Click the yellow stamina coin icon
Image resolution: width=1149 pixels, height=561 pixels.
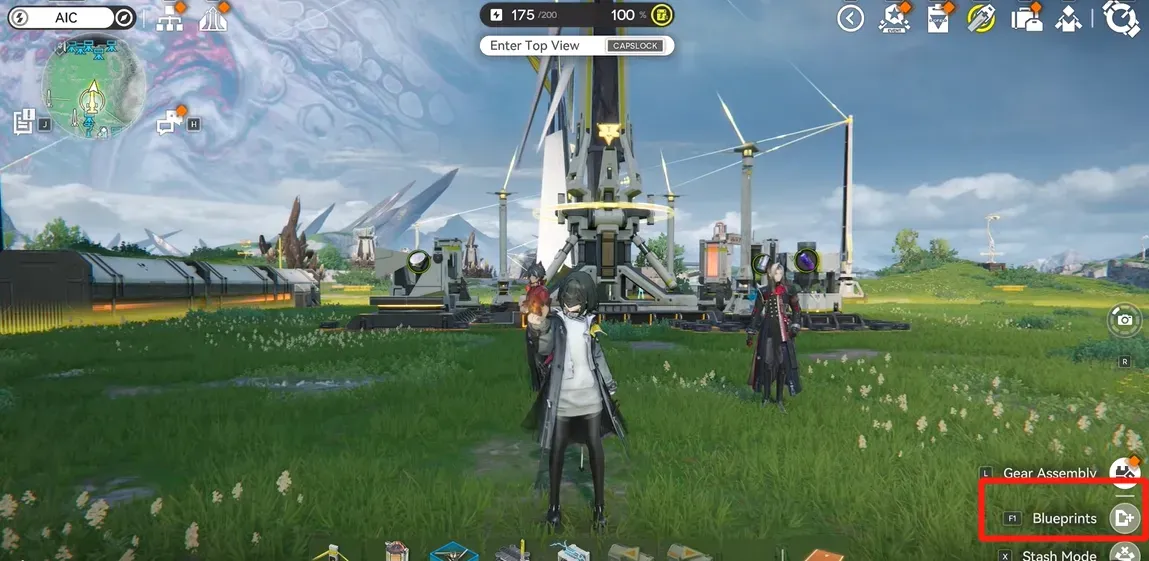(661, 15)
